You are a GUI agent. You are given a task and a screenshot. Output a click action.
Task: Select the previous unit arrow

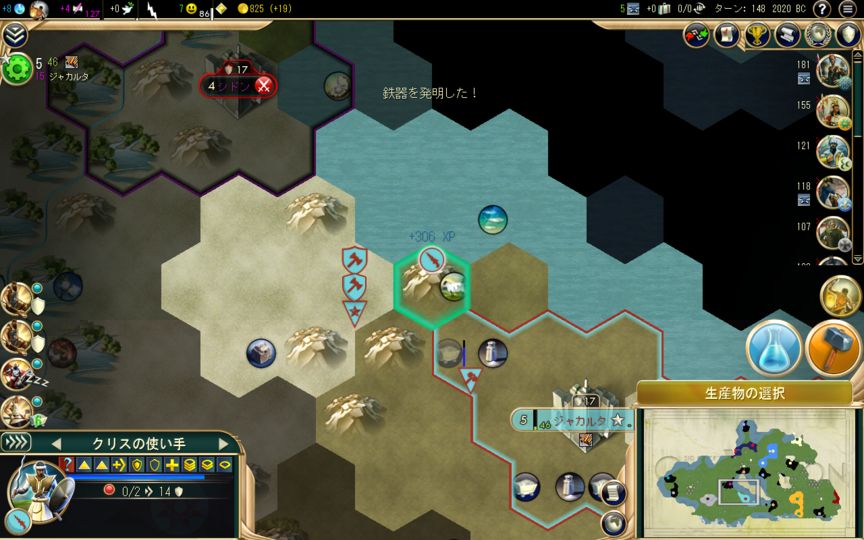56,443
